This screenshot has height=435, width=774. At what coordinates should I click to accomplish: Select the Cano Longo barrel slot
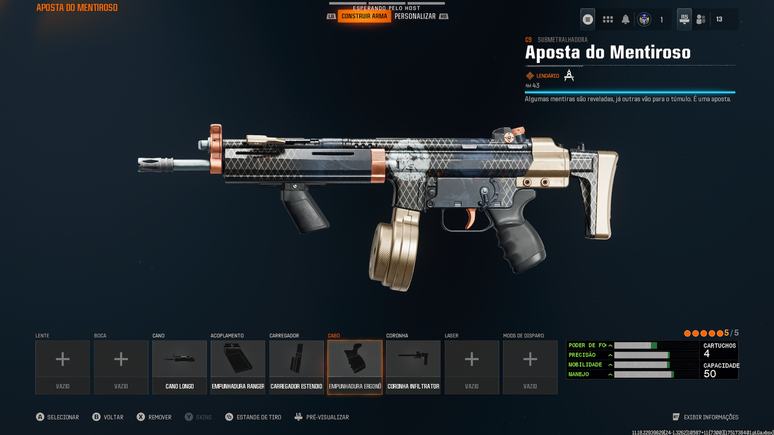(x=179, y=366)
